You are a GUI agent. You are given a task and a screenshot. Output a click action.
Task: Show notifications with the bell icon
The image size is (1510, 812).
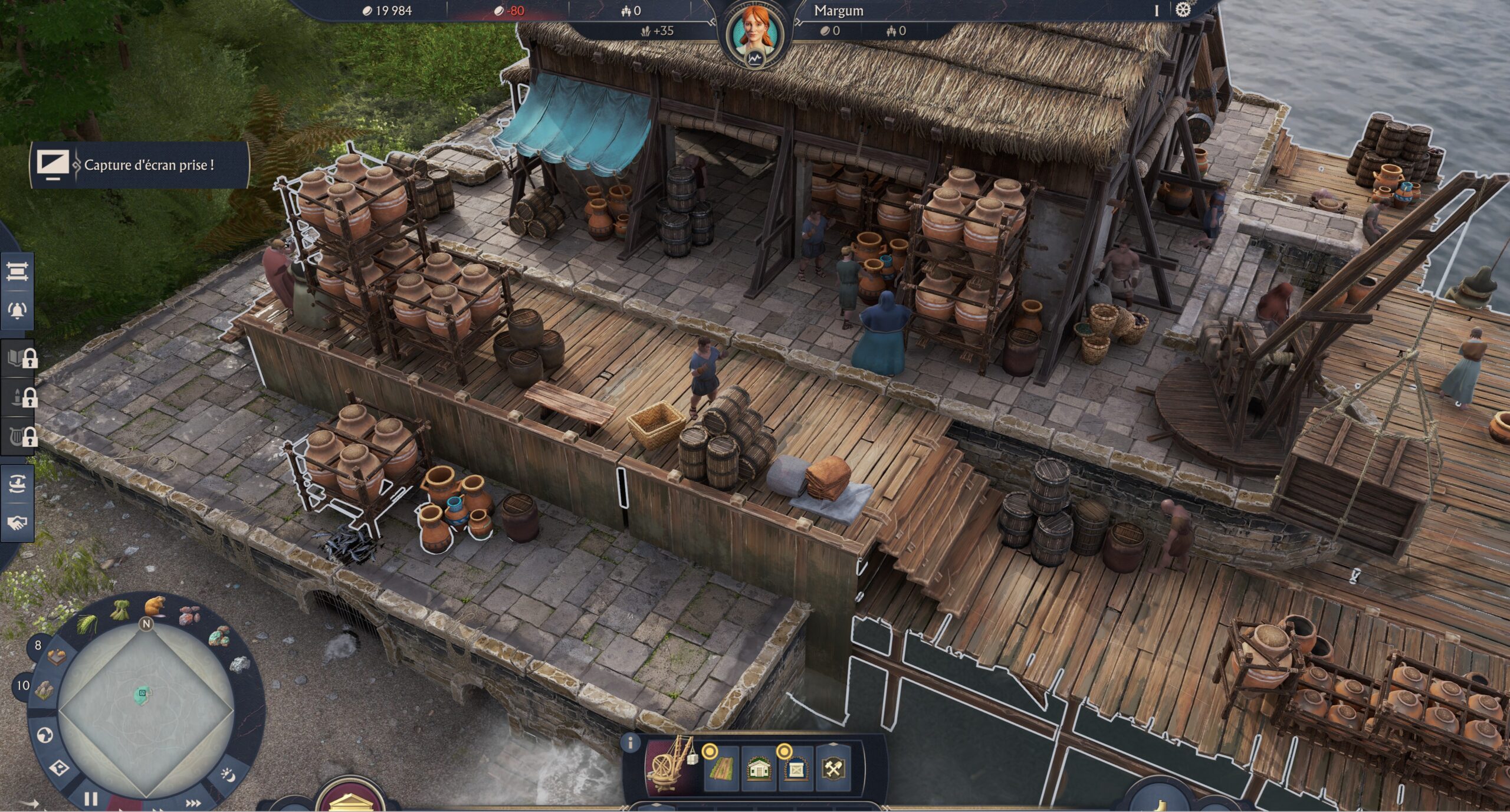(x=17, y=310)
